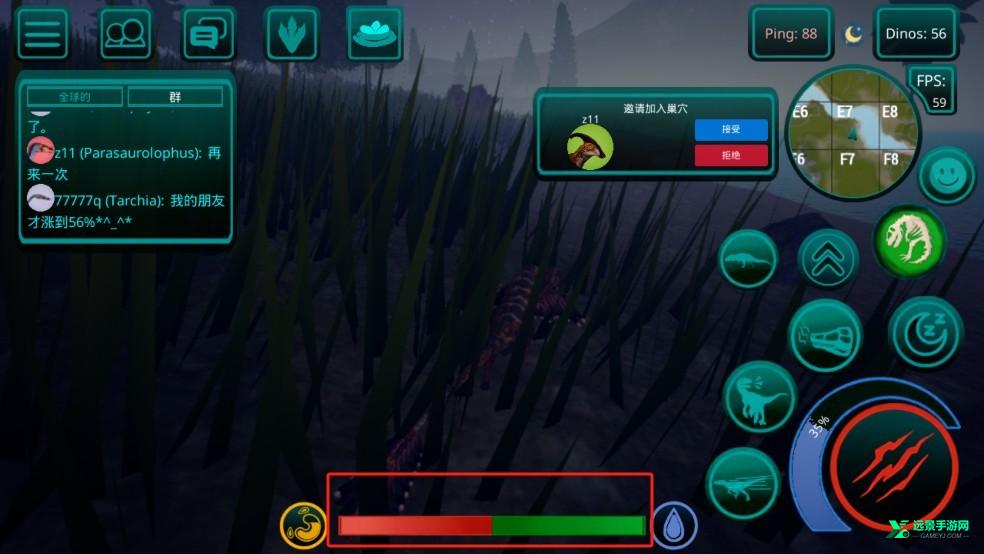Open the nest icon menu
Image resolution: width=984 pixels, height=554 pixels.
375,34
